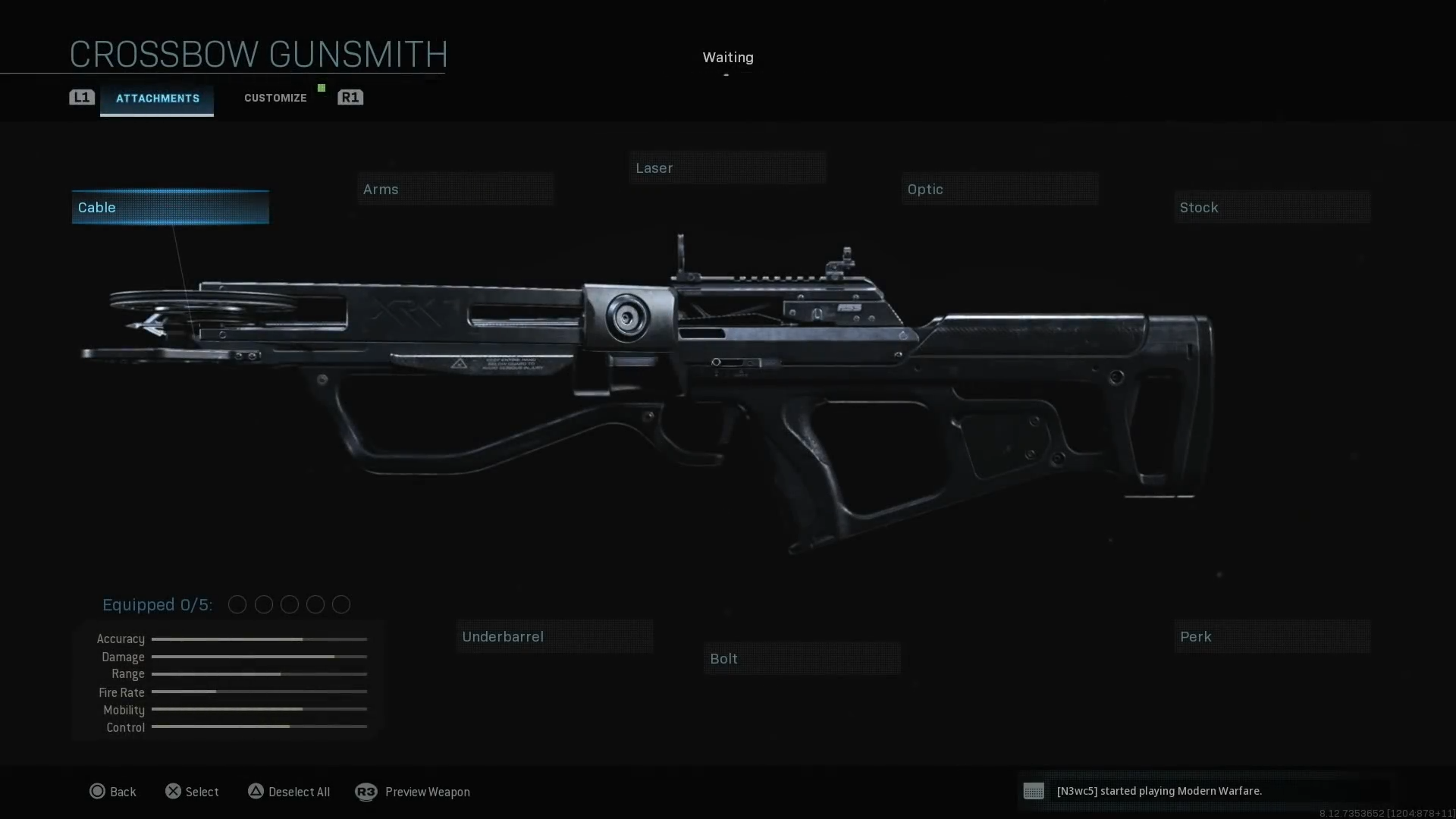Click the R3 Preview Weapon stick icon
1456x819 pixels.
(x=367, y=791)
